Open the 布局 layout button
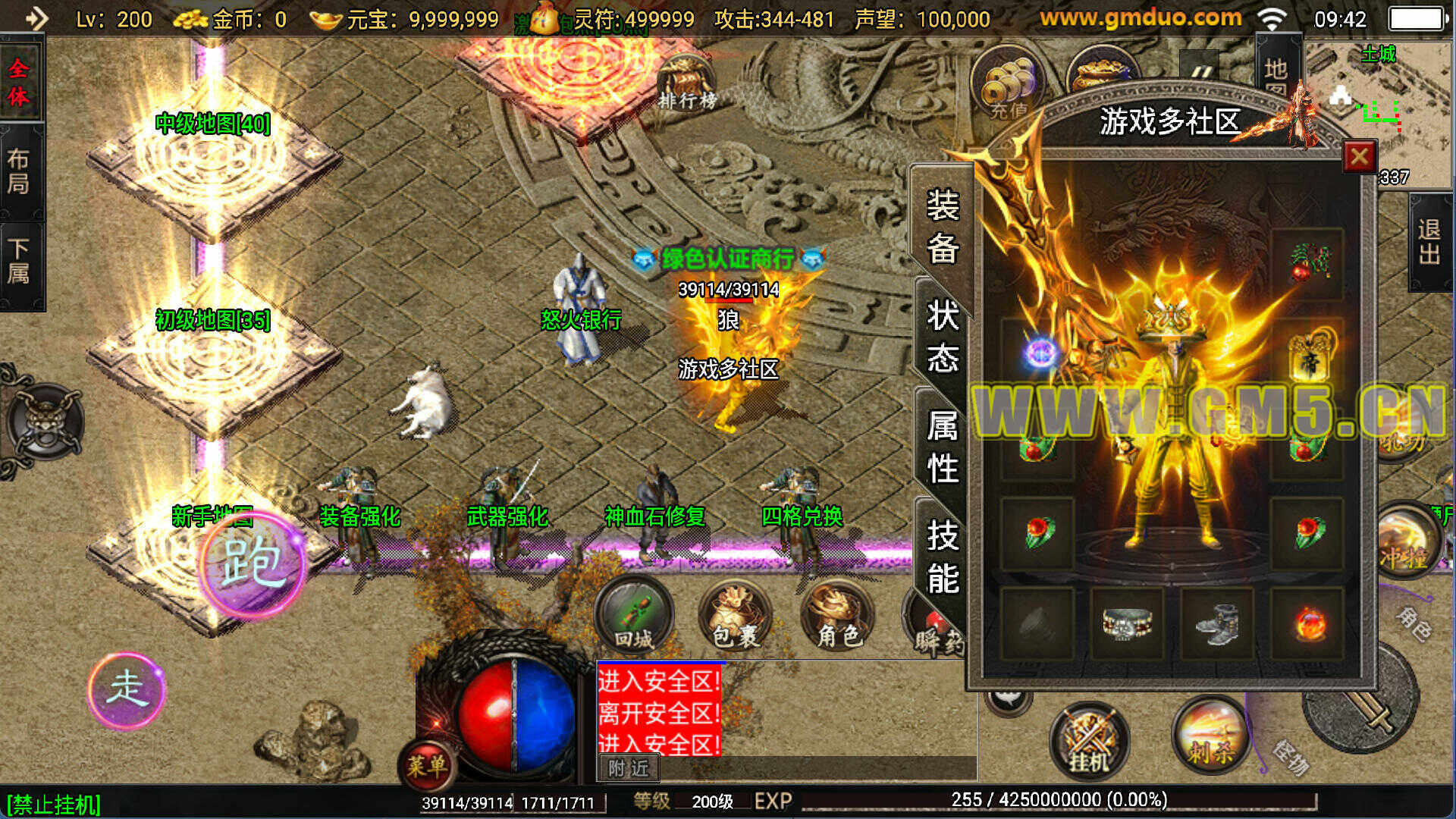This screenshot has height=819, width=1456. coord(19,171)
